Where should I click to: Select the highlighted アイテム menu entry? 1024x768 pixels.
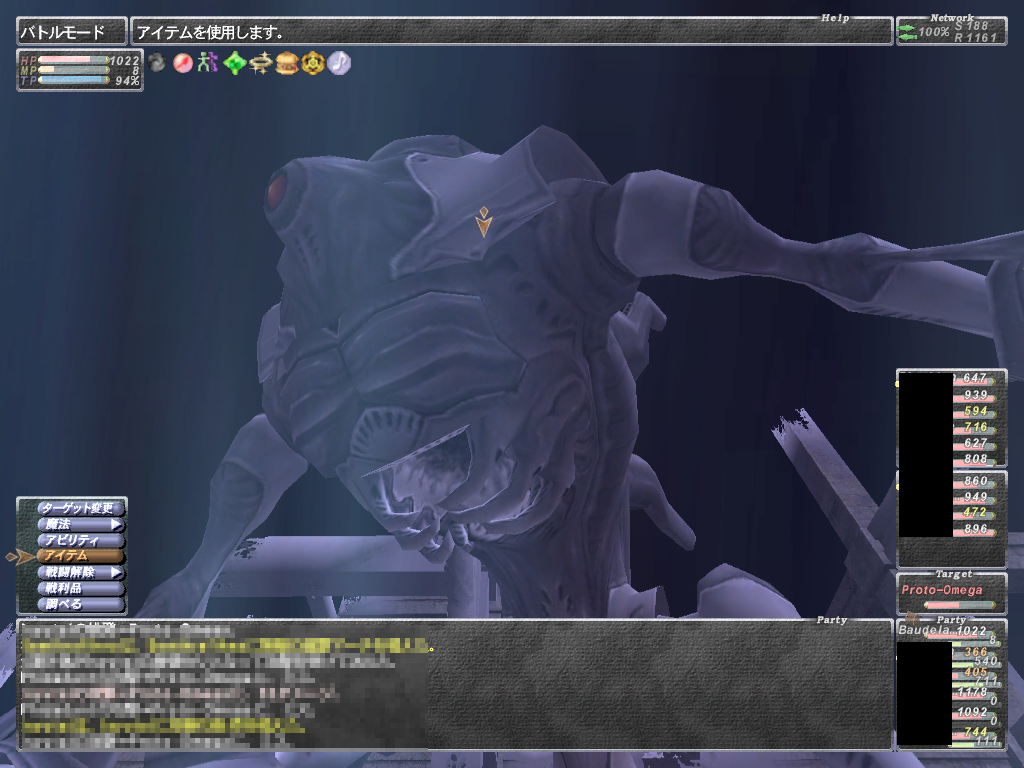(80, 556)
